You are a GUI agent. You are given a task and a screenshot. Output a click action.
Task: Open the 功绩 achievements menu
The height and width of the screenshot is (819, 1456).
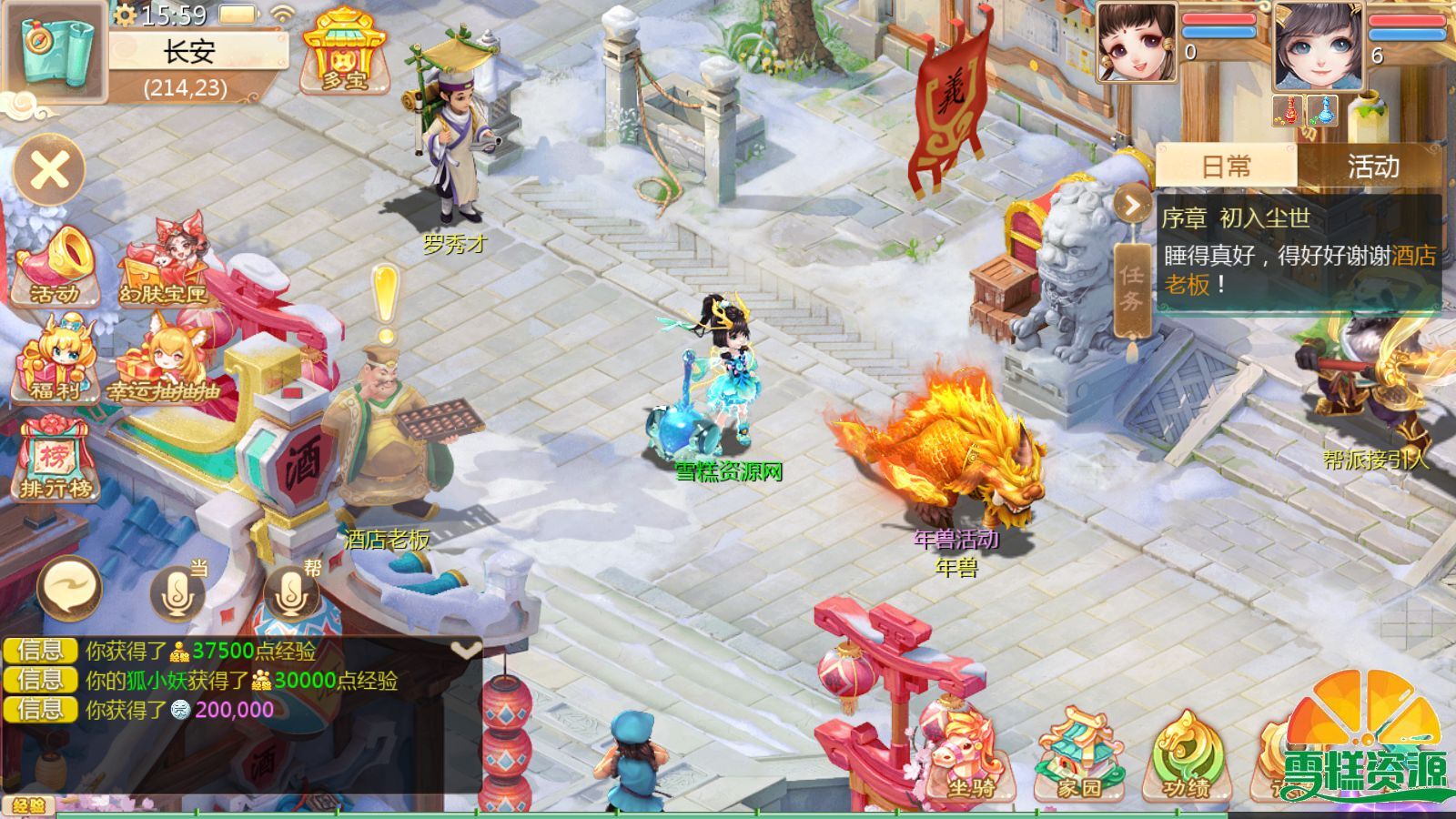pos(1187,755)
